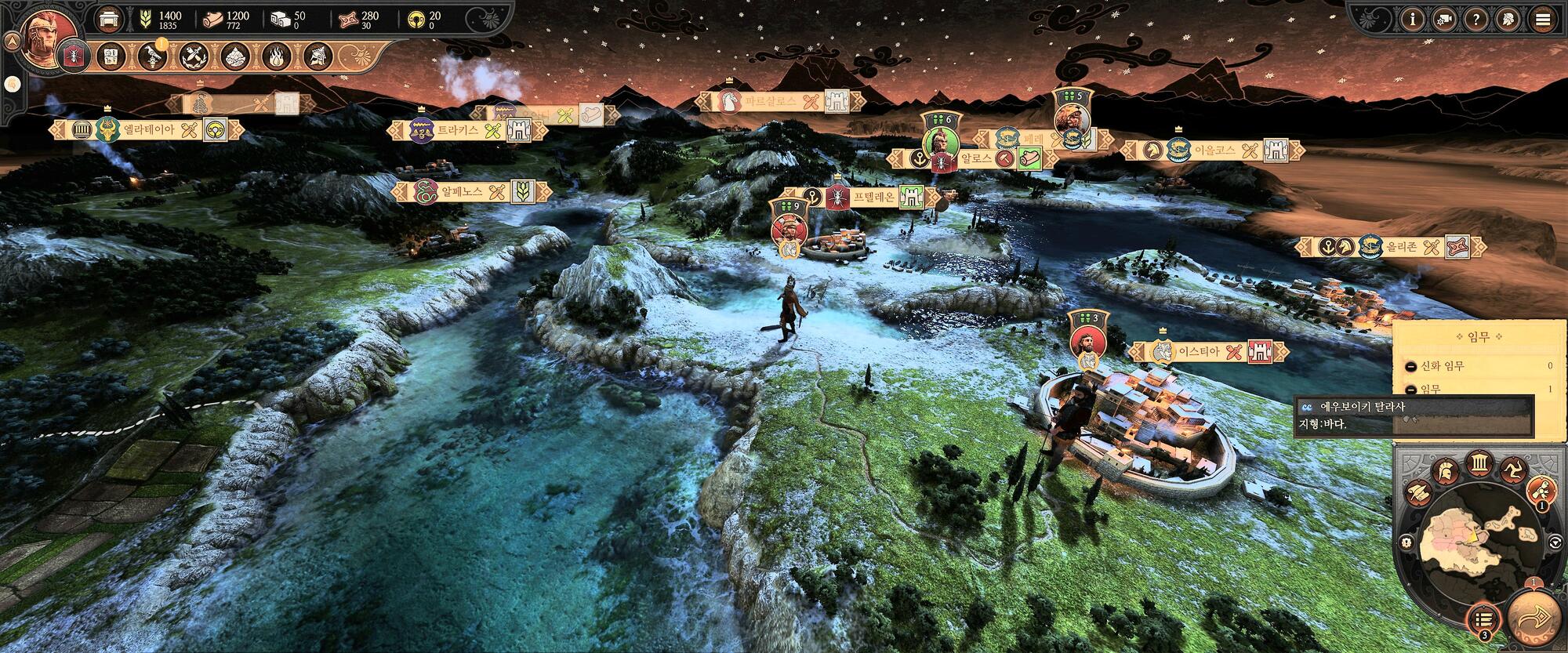This screenshot has width=1568, height=653.
Task: Open the Spartan helmet list above minimap
Action: [x=1445, y=471]
